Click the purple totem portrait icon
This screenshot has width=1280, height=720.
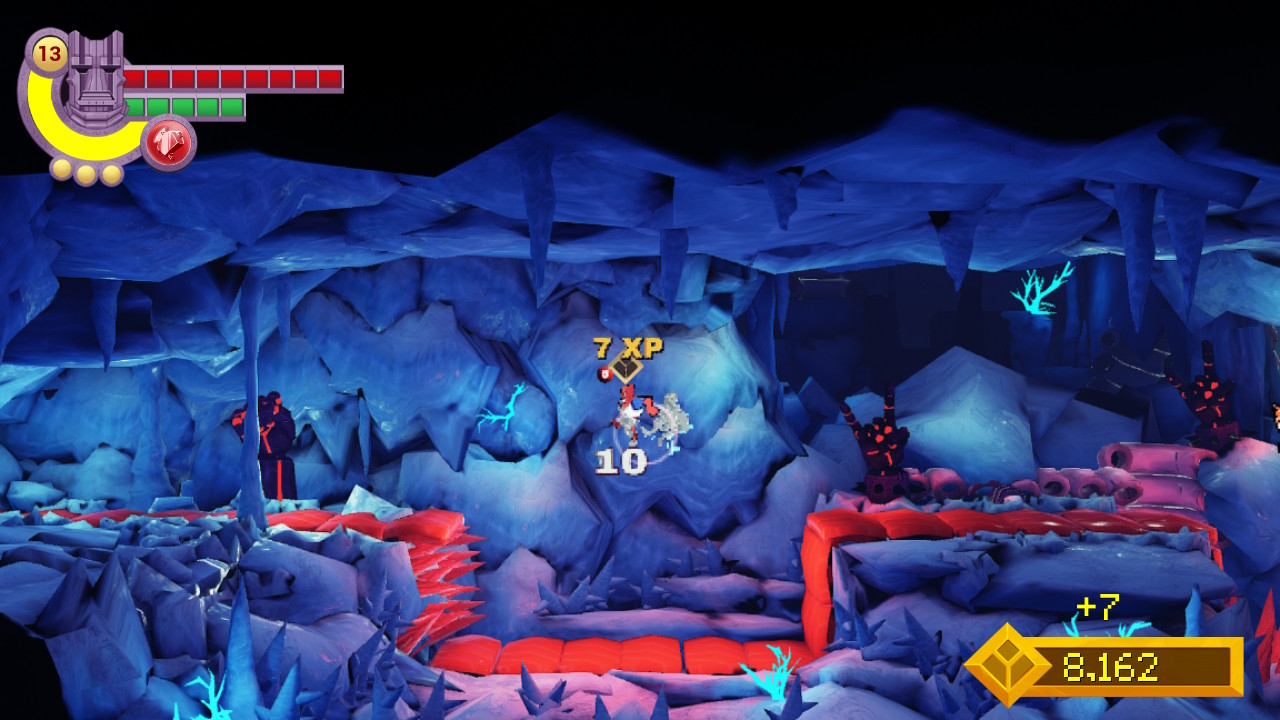(x=97, y=80)
